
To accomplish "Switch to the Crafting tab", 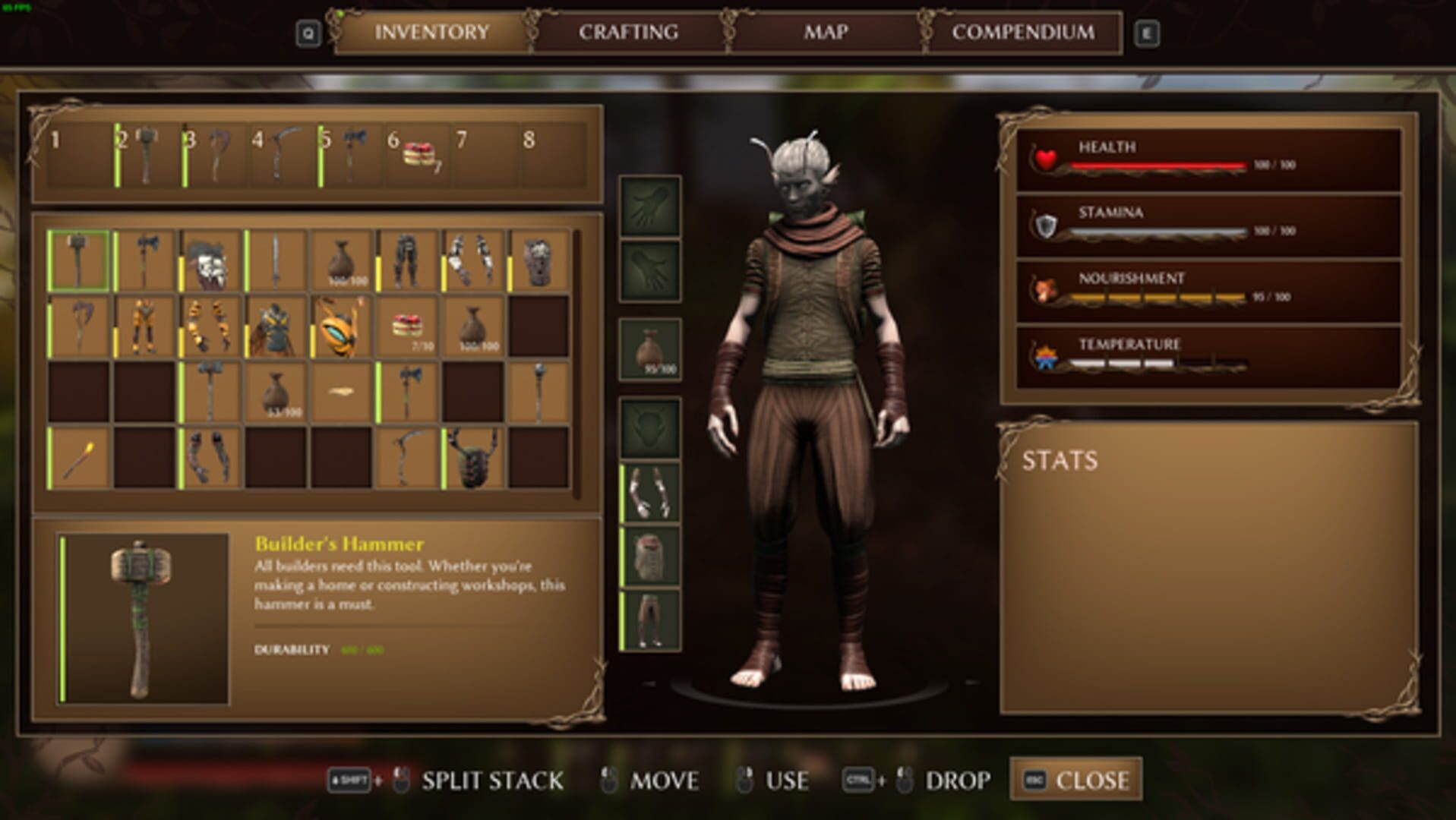I will click(627, 32).
